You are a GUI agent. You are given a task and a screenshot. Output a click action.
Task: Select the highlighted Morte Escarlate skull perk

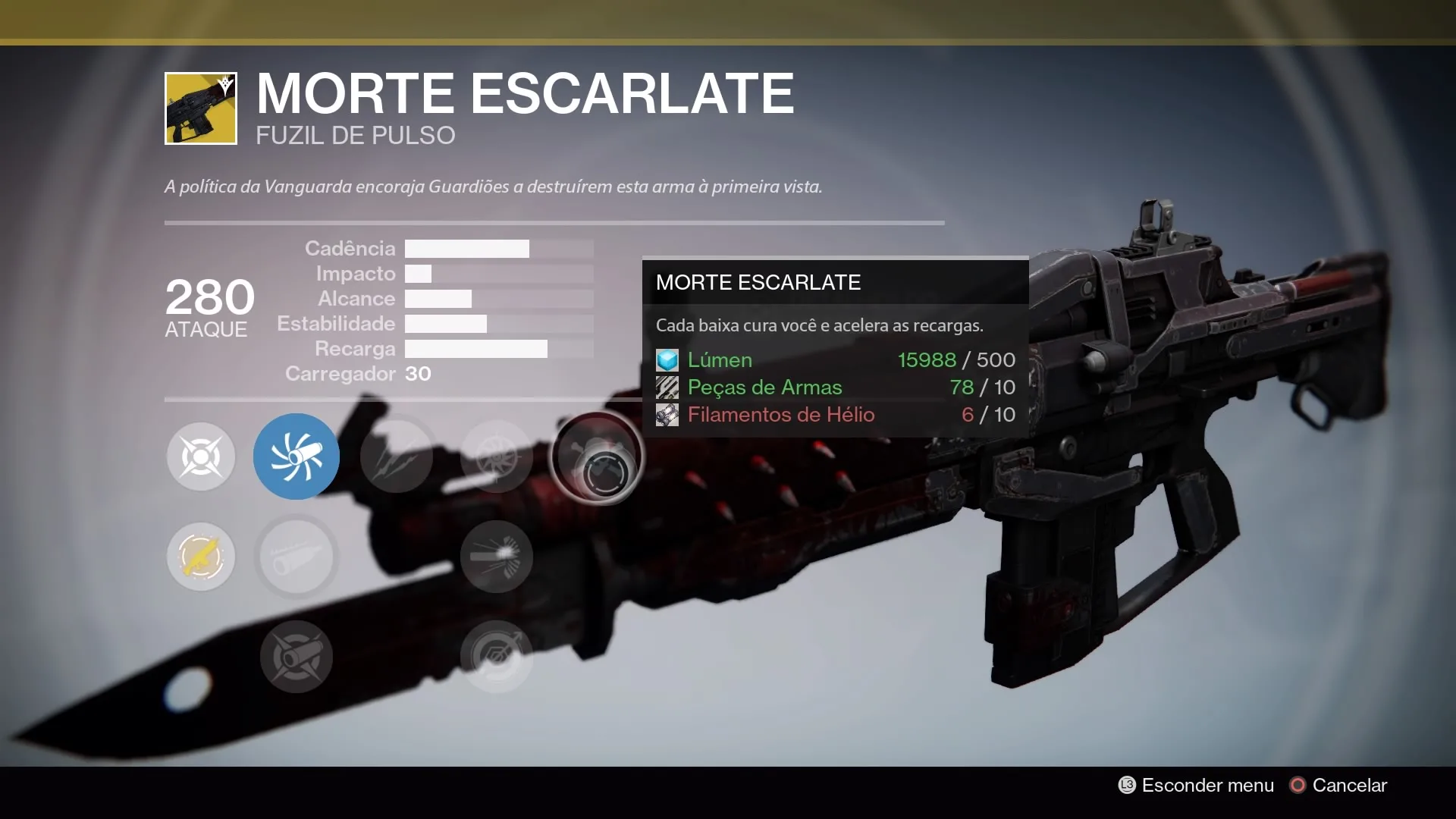pyautogui.click(x=597, y=457)
